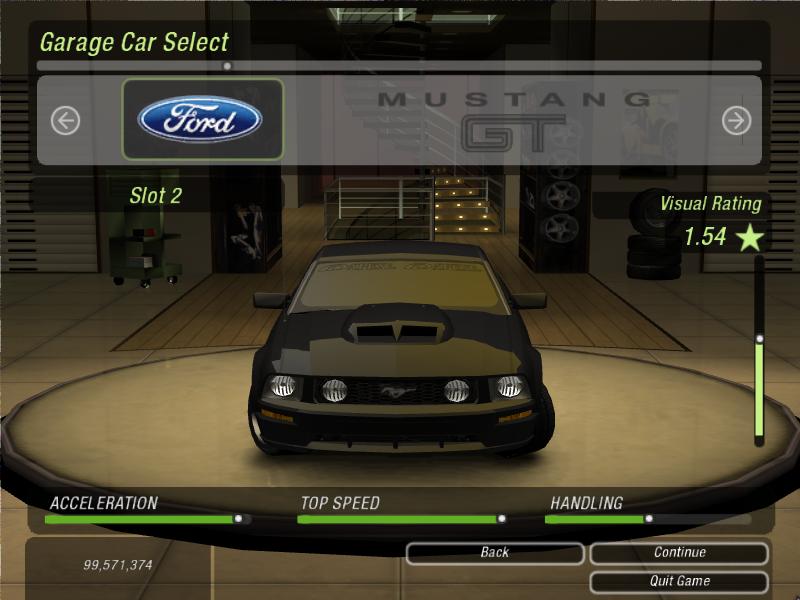
Task: Choose Quit Game
Action: pyautogui.click(x=679, y=581)
